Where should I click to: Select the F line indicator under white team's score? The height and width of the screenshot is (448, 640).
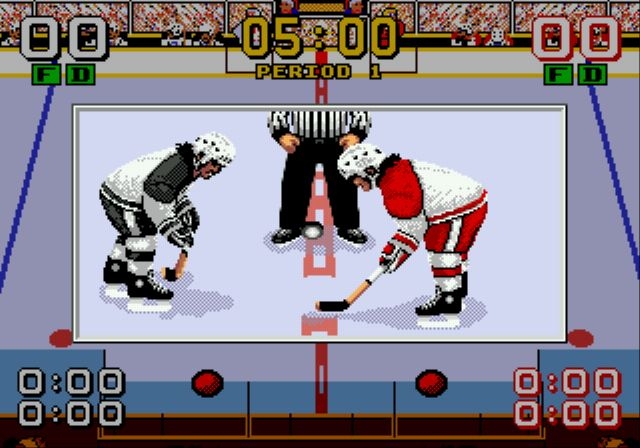click(45, 74)
